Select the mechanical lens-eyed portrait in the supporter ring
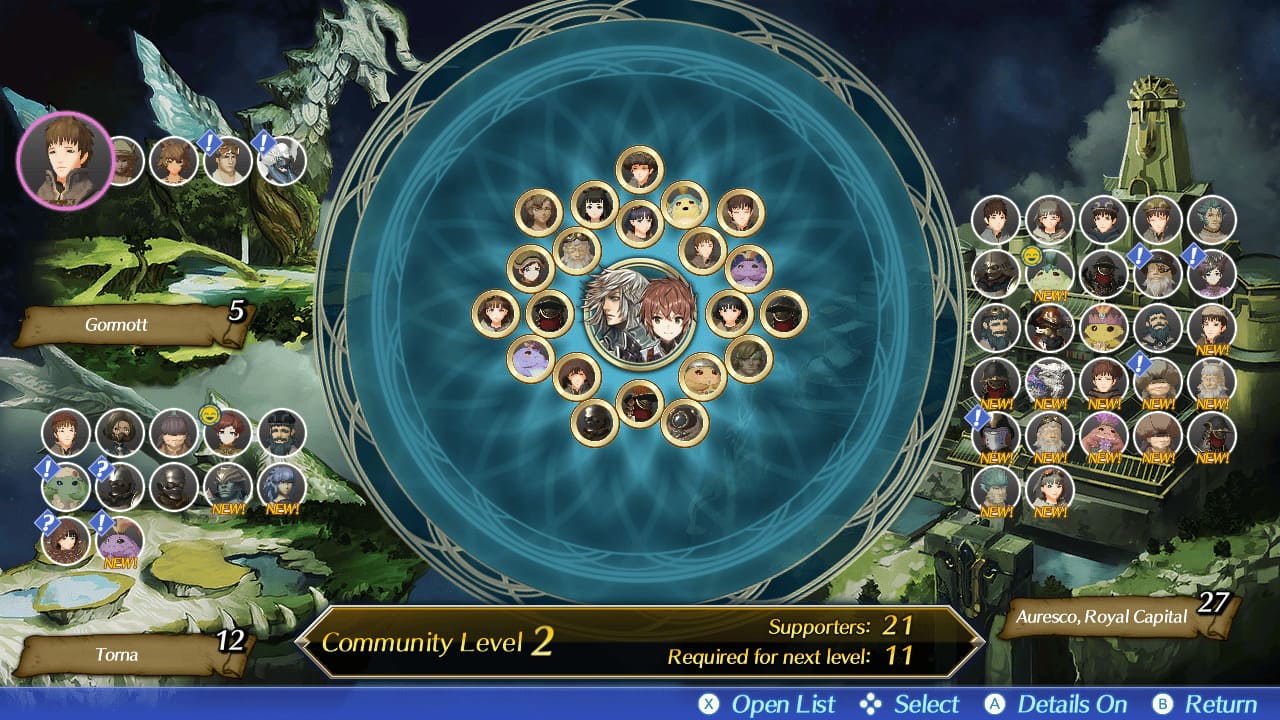Image resolution: width=1280 pixels, height=720 pixels. [x=685, y=422]
